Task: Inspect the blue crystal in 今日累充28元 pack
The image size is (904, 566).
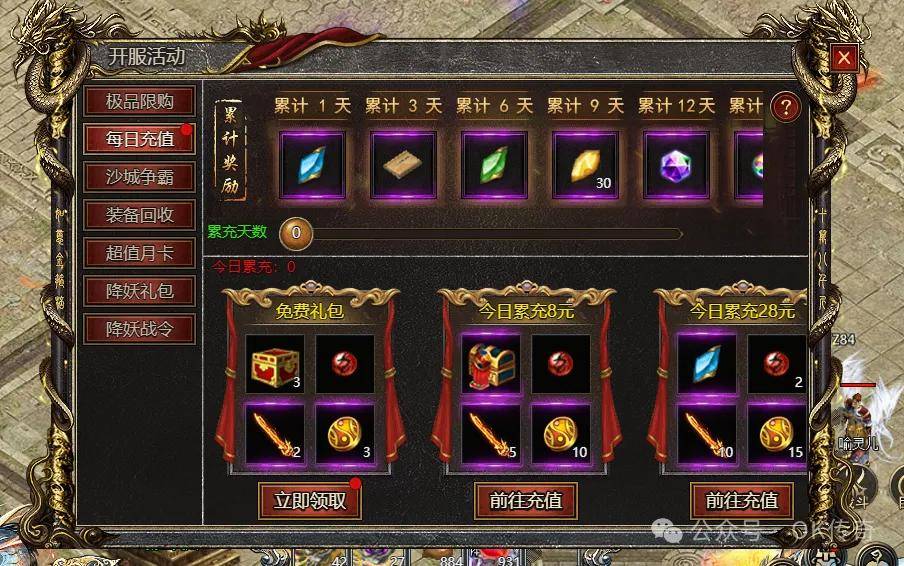Action: (x=706, y=364)
